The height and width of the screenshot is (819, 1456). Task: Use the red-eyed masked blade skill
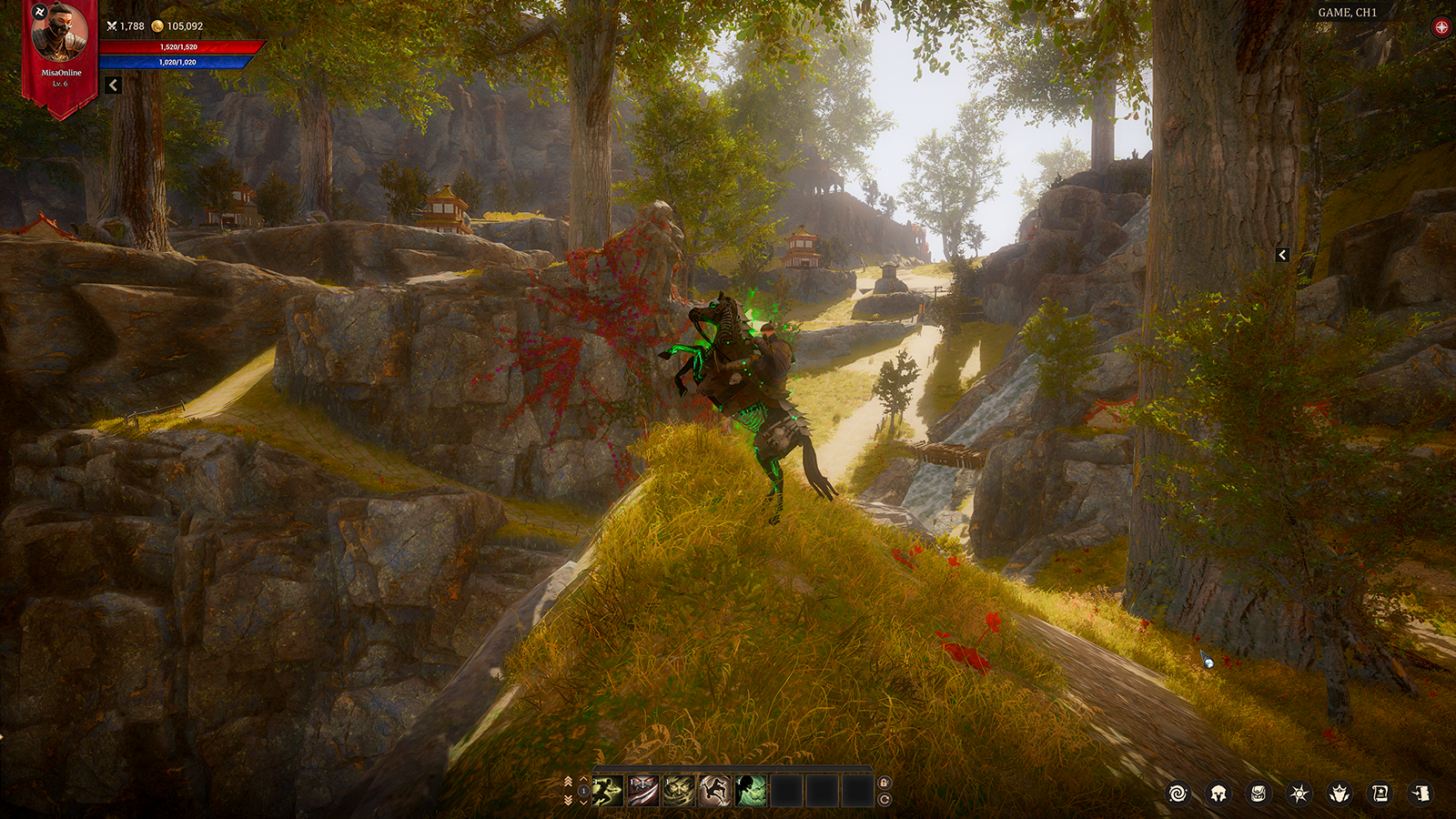click(x=643, y=791)
